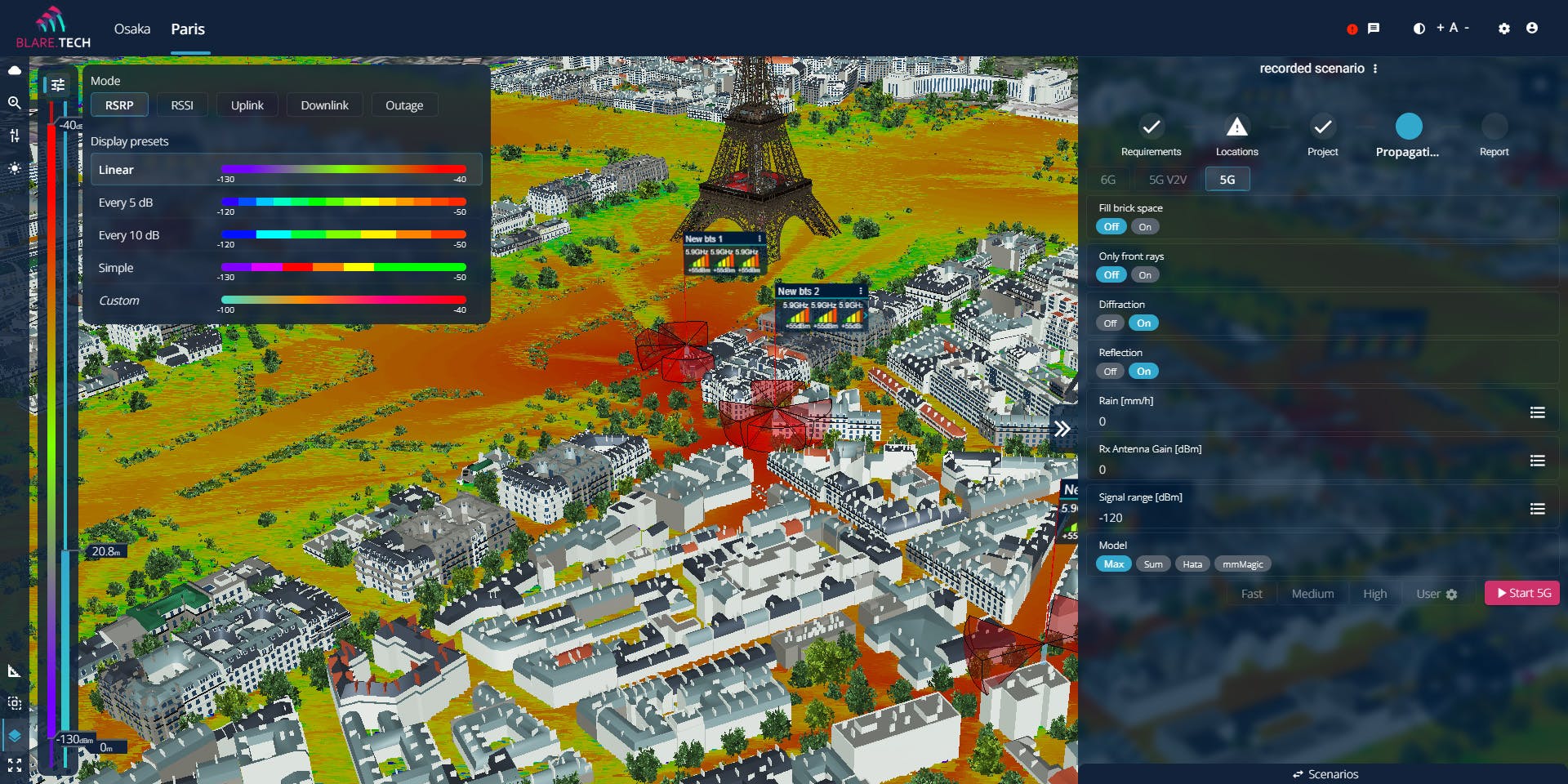Click the sun/brightness icon in left sidebar

click(x=14, y=169)
